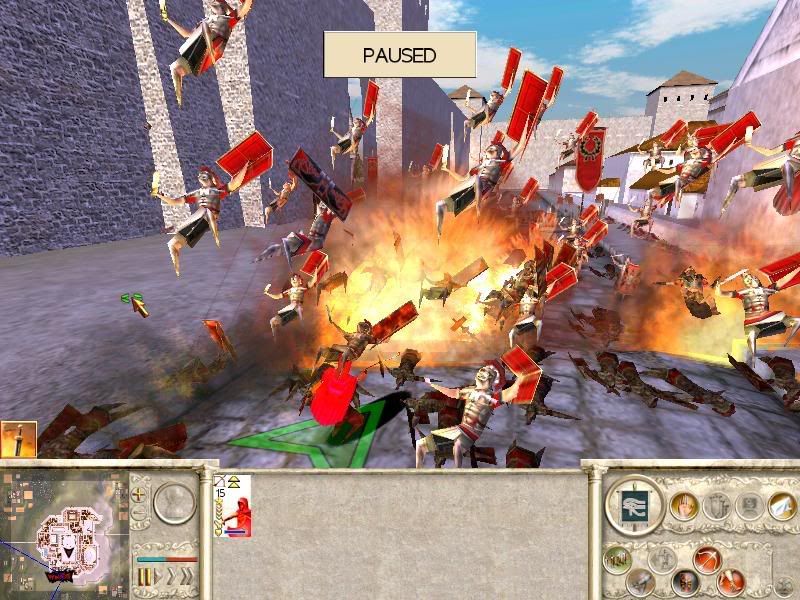Toggle the guard mode shield icon

(x=686, y=582)
